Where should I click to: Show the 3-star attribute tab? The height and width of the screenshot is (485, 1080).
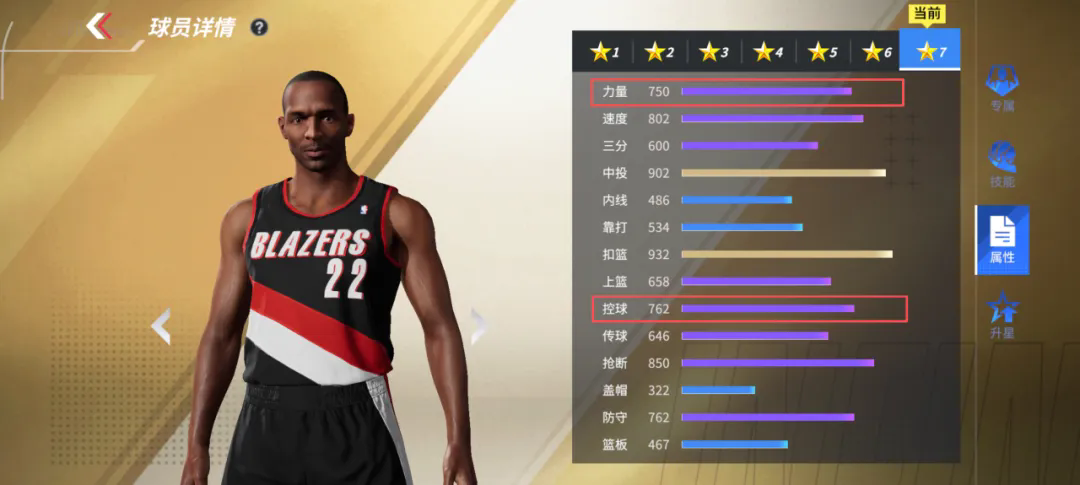[x=714, y=51]
